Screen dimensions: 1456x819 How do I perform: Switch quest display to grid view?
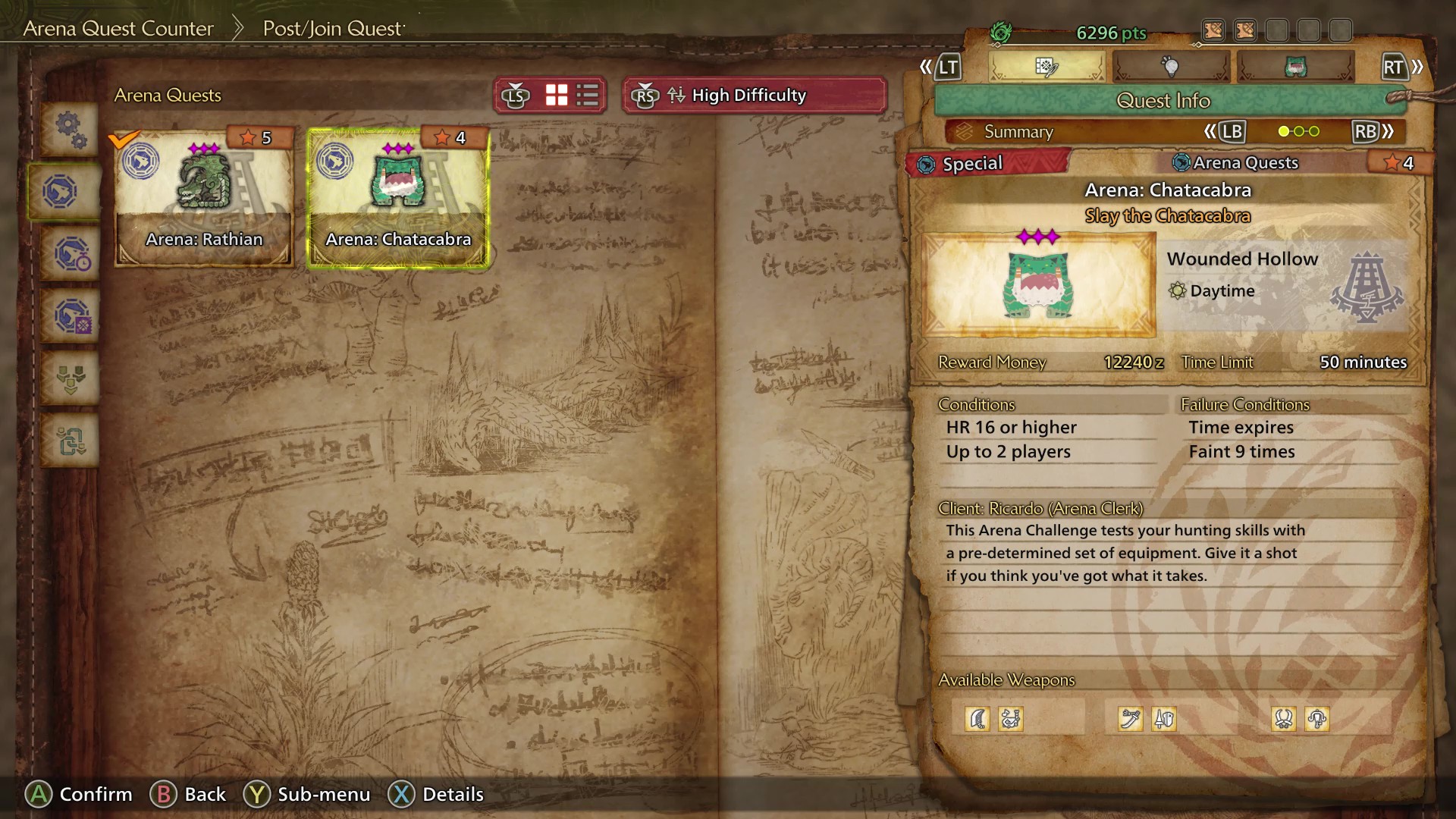point(556,95)
